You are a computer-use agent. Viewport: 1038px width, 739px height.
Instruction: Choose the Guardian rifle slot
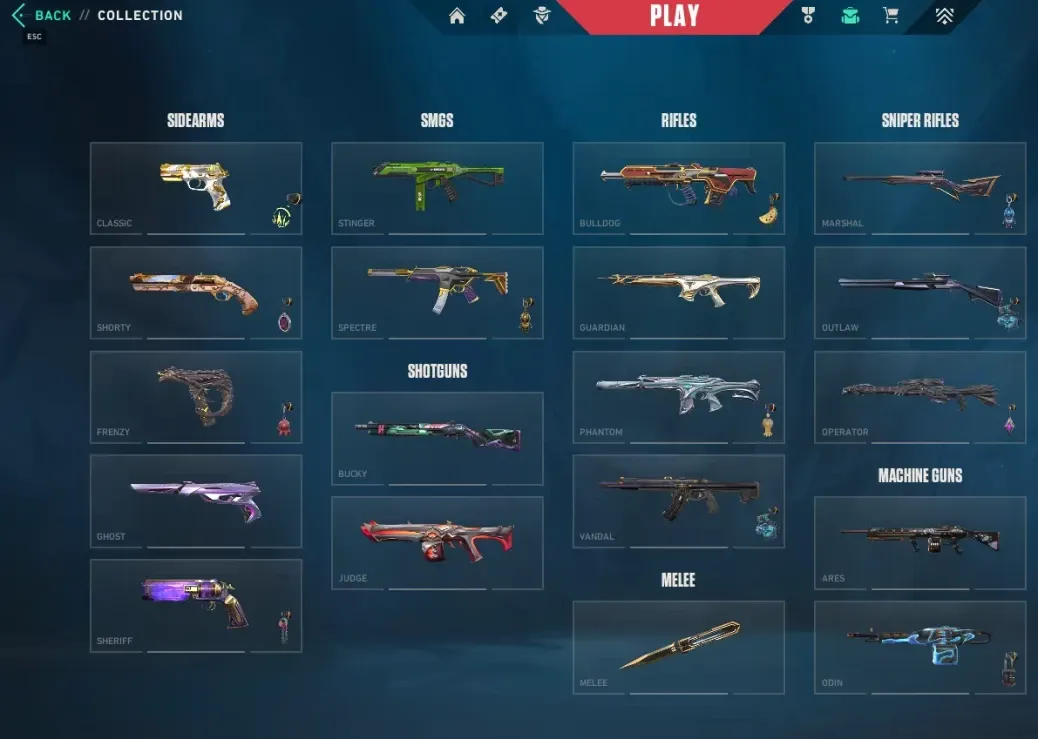point(678,292)
